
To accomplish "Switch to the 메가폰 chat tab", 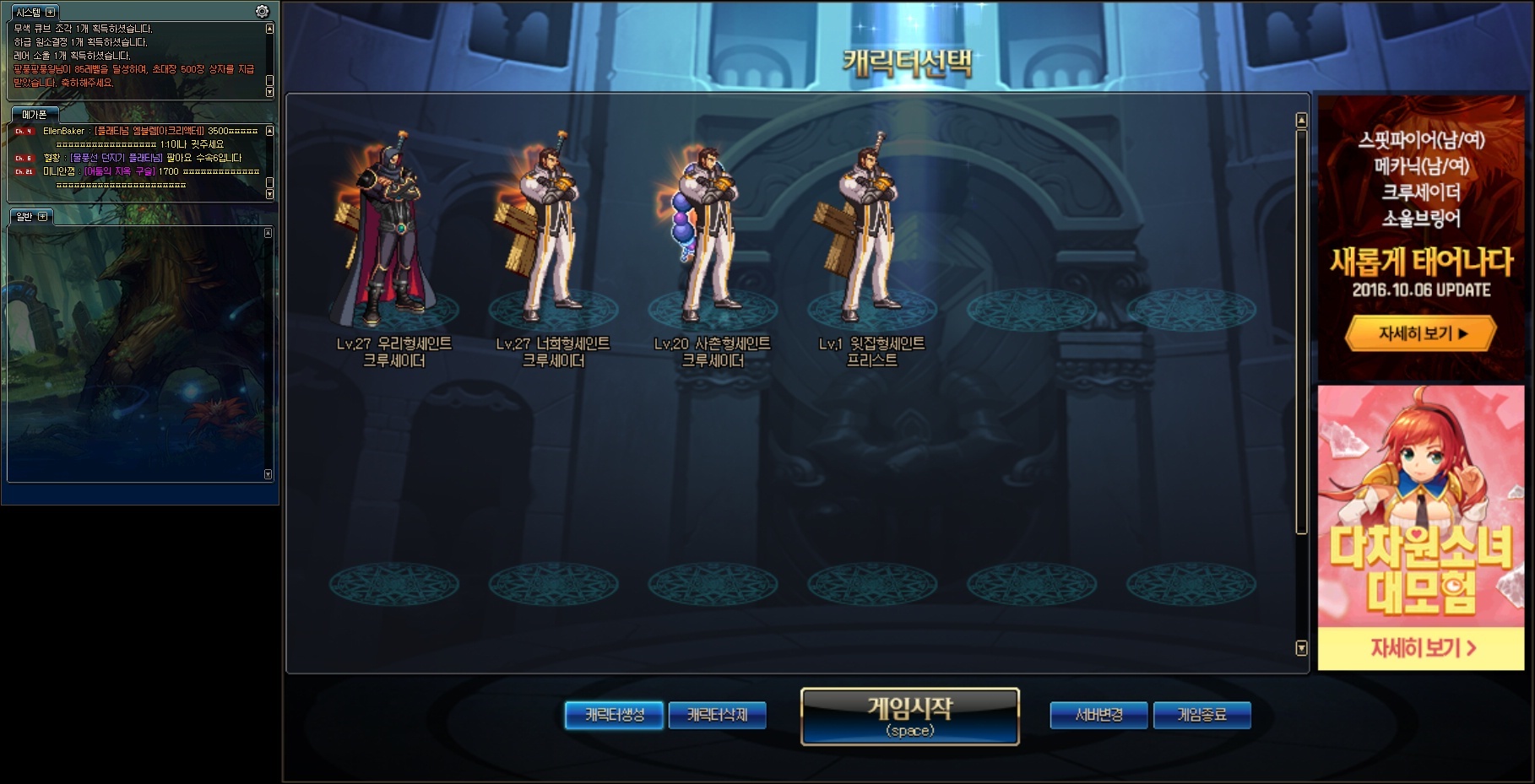I will point(35,115).
